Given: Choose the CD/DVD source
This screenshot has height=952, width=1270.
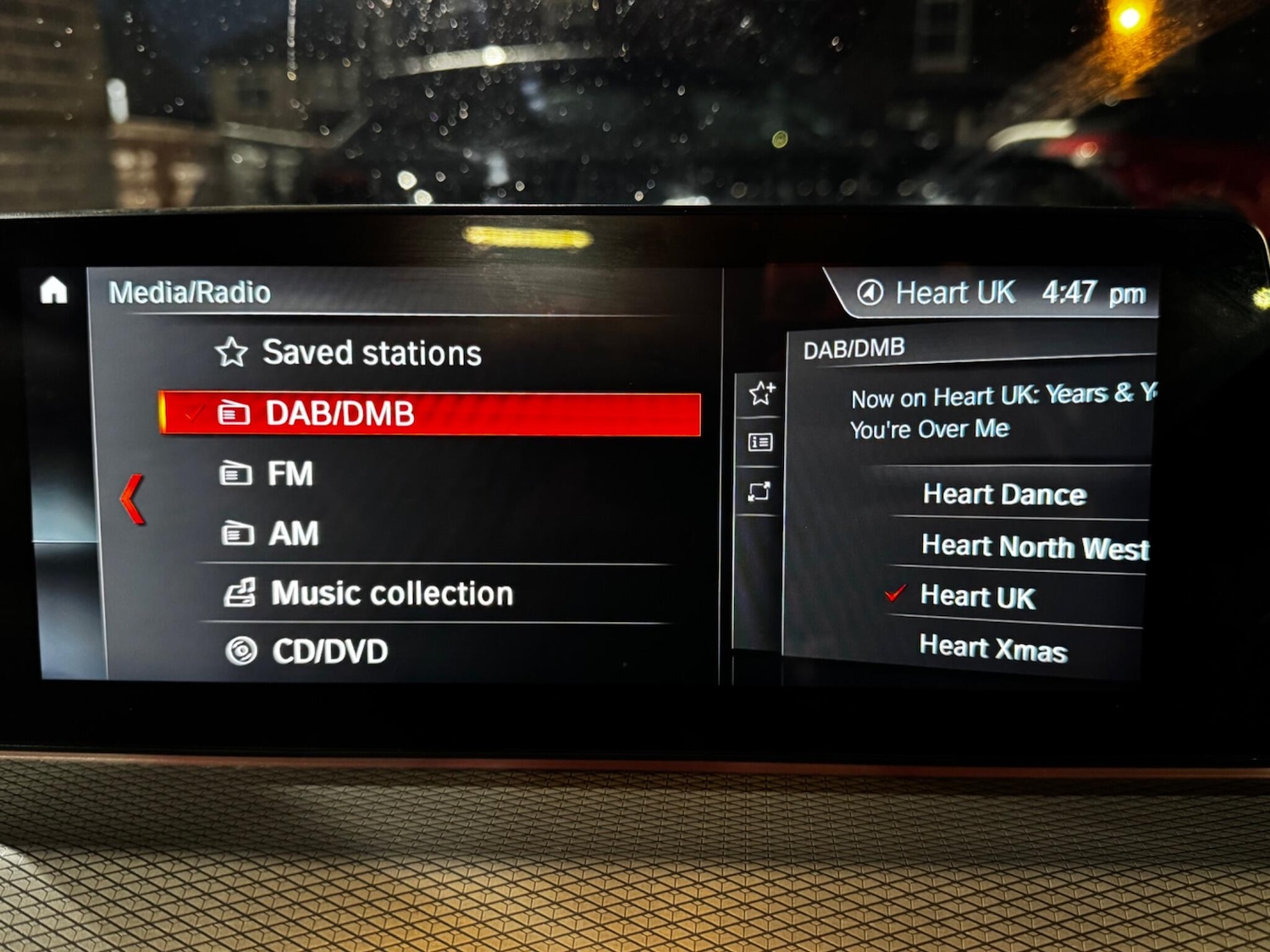Looking at the screenshot, I should pos(329,652).
